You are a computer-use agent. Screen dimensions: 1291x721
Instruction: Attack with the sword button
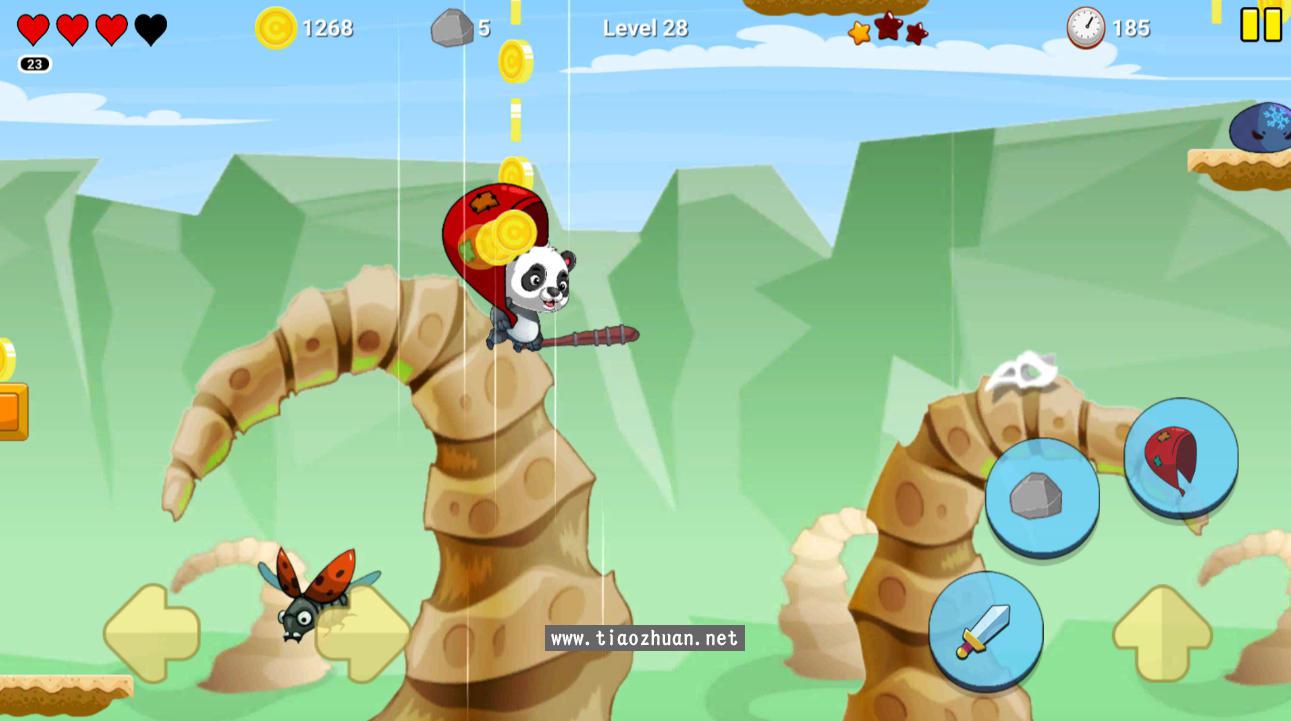(985, 630)
